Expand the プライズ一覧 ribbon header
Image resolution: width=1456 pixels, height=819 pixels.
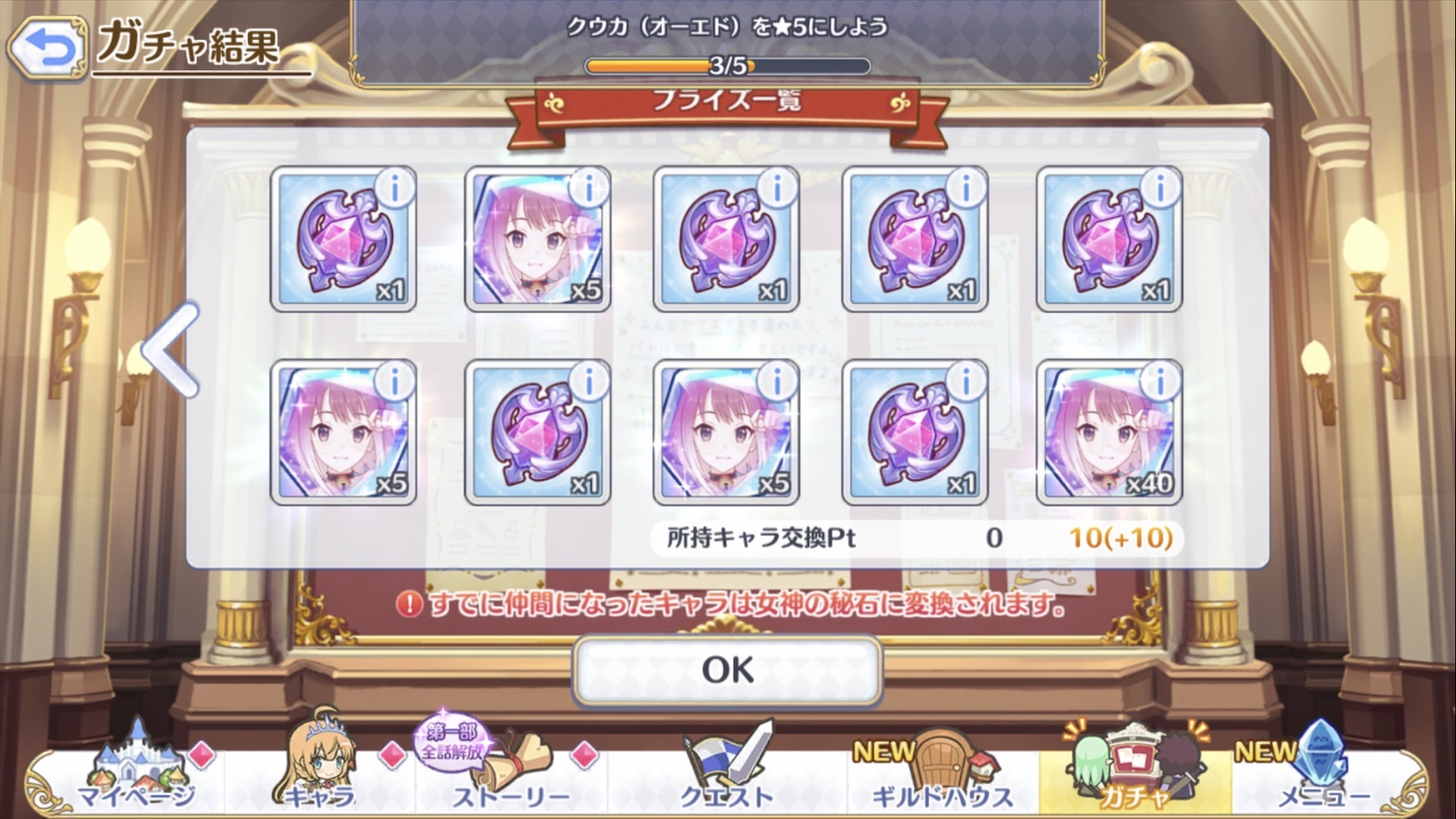pyautogui.click(x=728, y=102)
